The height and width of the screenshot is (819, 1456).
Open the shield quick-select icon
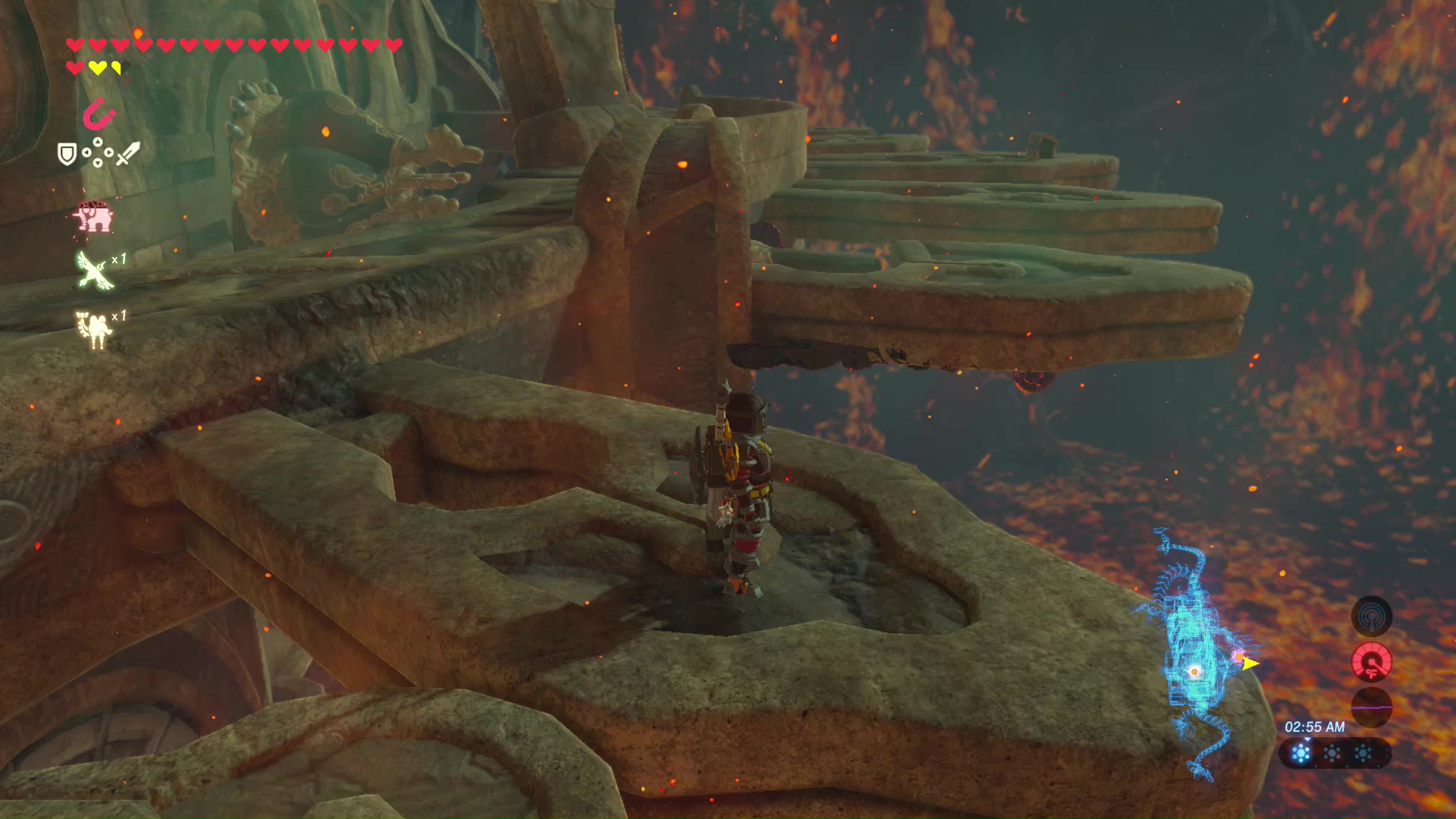click(x=67, y=155)
